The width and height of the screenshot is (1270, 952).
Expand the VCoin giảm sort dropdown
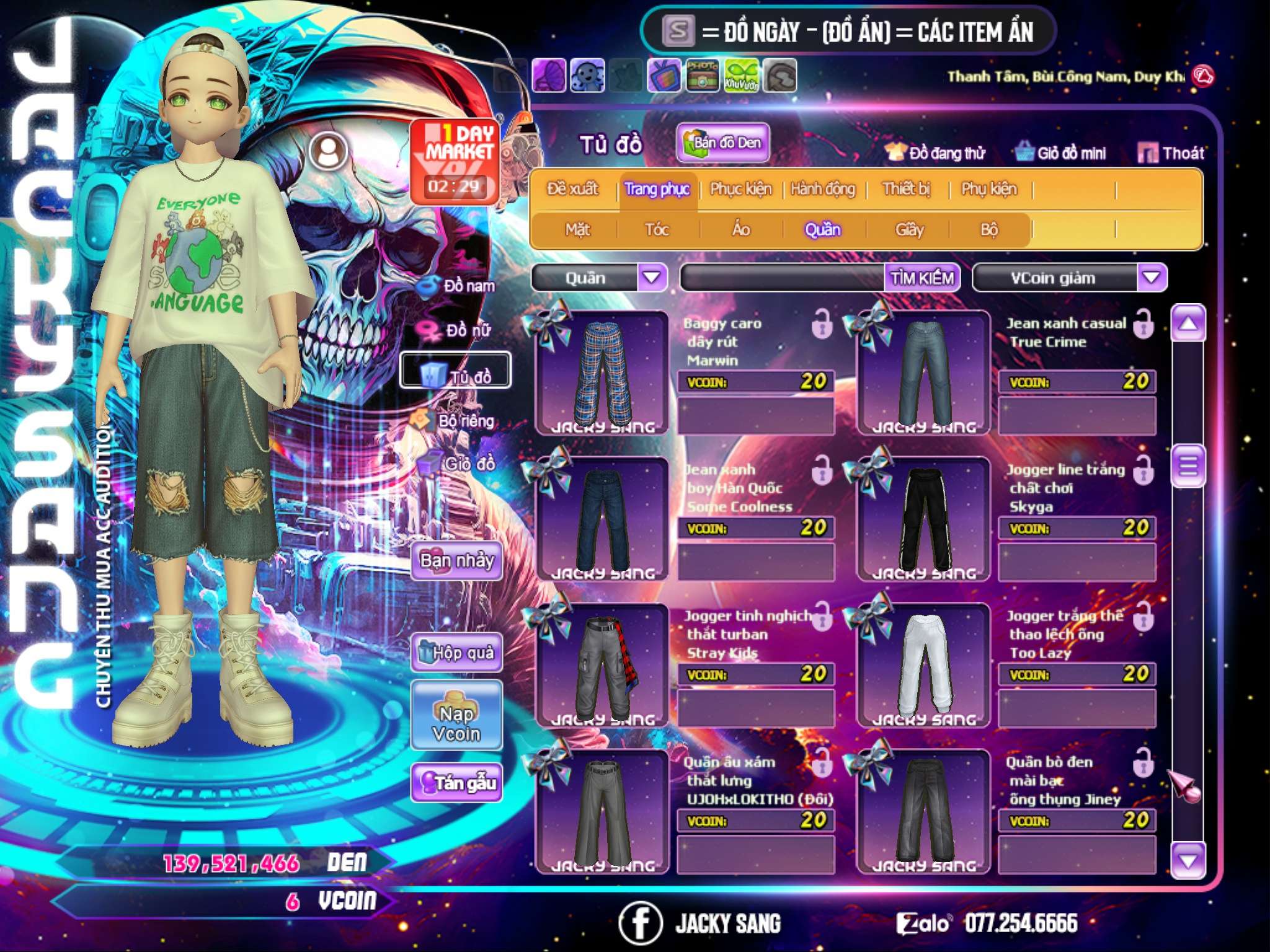point(1152,278)
